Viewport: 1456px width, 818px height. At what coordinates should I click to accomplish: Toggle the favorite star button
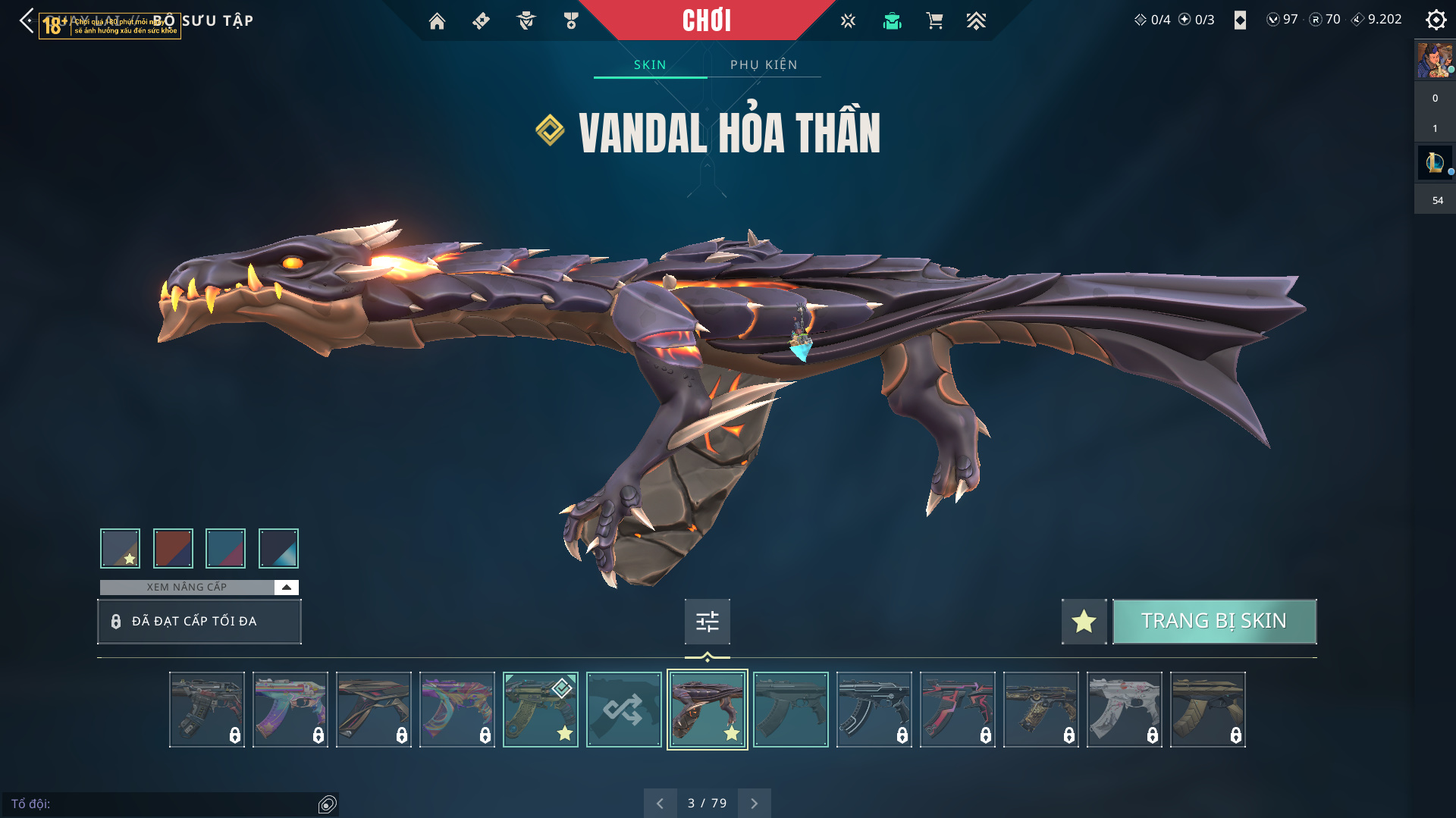pos(1084,622)
